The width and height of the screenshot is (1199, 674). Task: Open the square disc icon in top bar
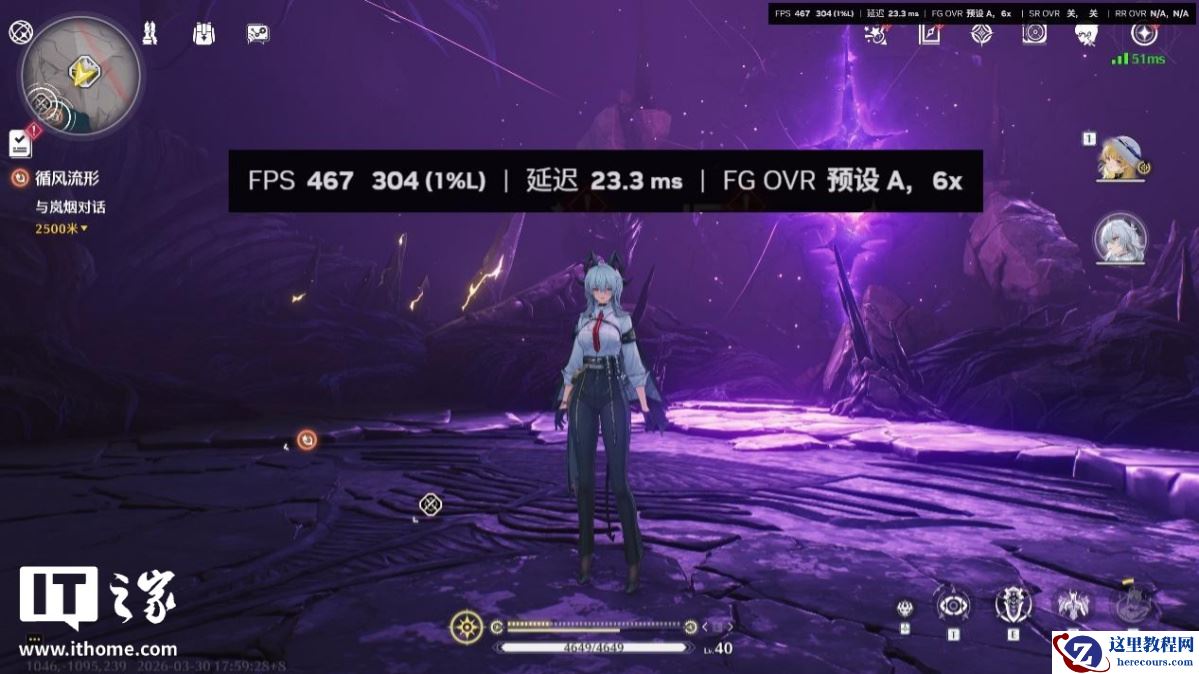pos(1034,33)
